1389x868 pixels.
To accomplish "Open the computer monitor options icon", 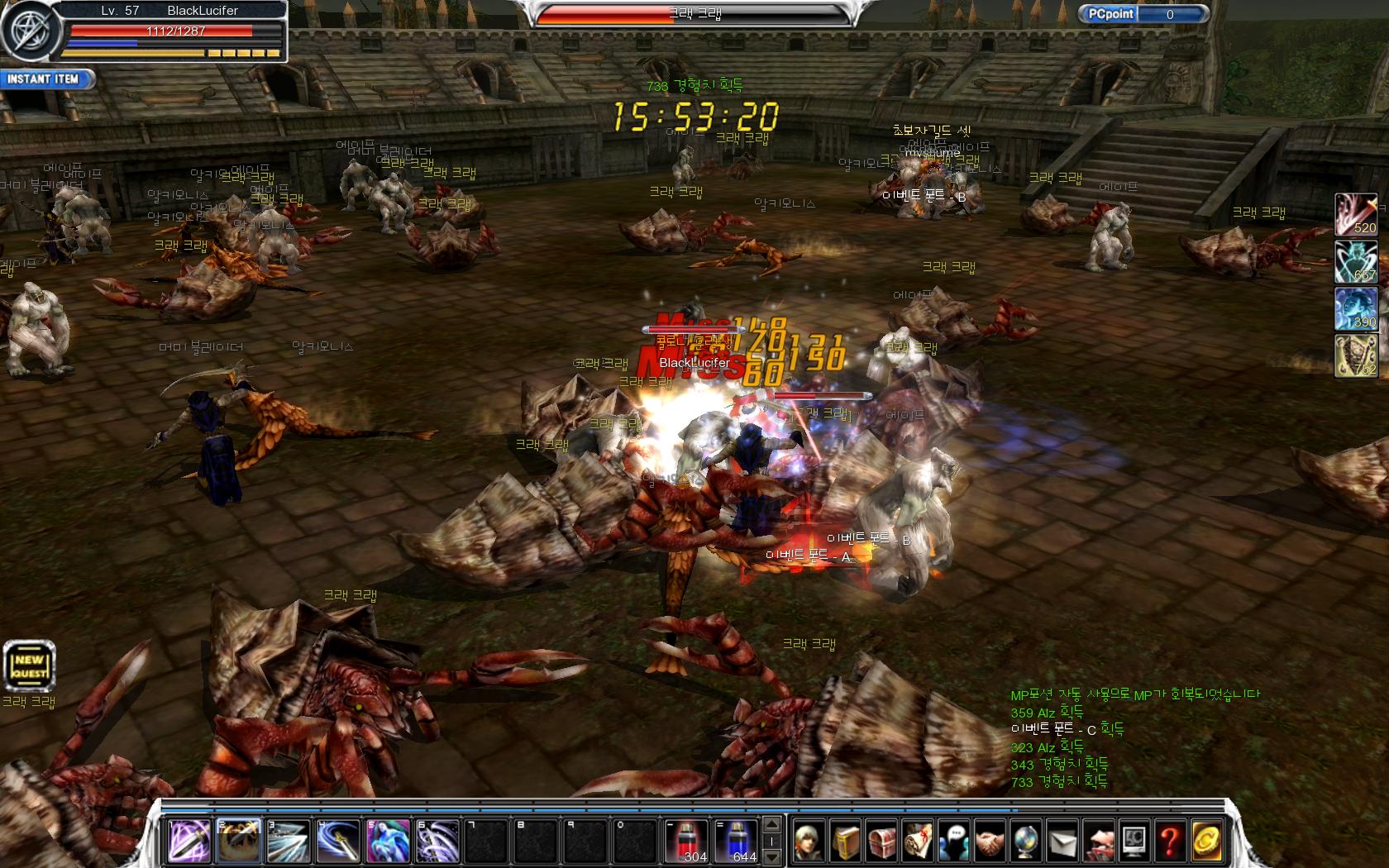I will [x=1134, y=841].
